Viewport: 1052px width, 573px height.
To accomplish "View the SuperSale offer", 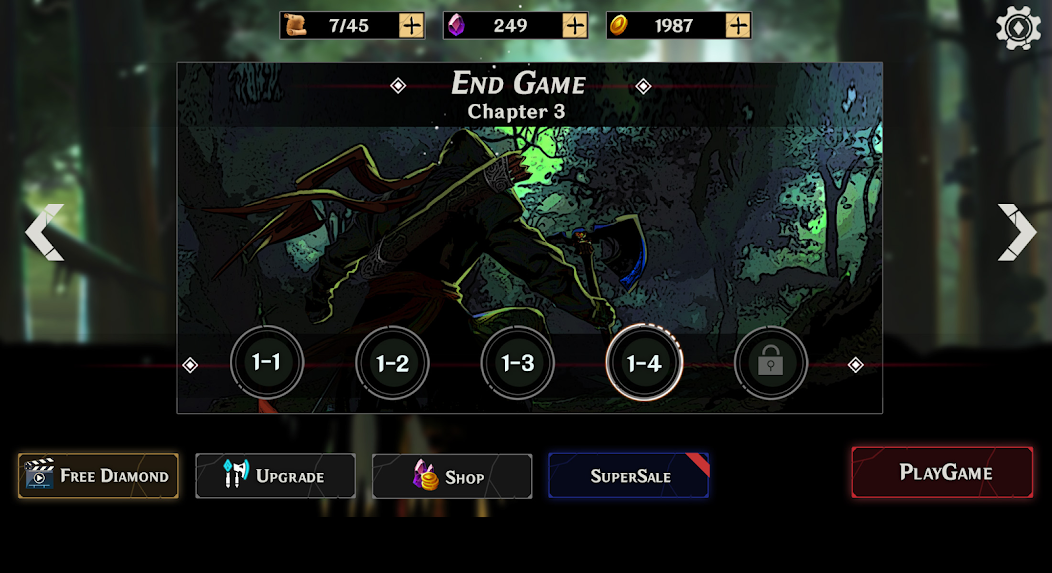I will pos(628,476).
